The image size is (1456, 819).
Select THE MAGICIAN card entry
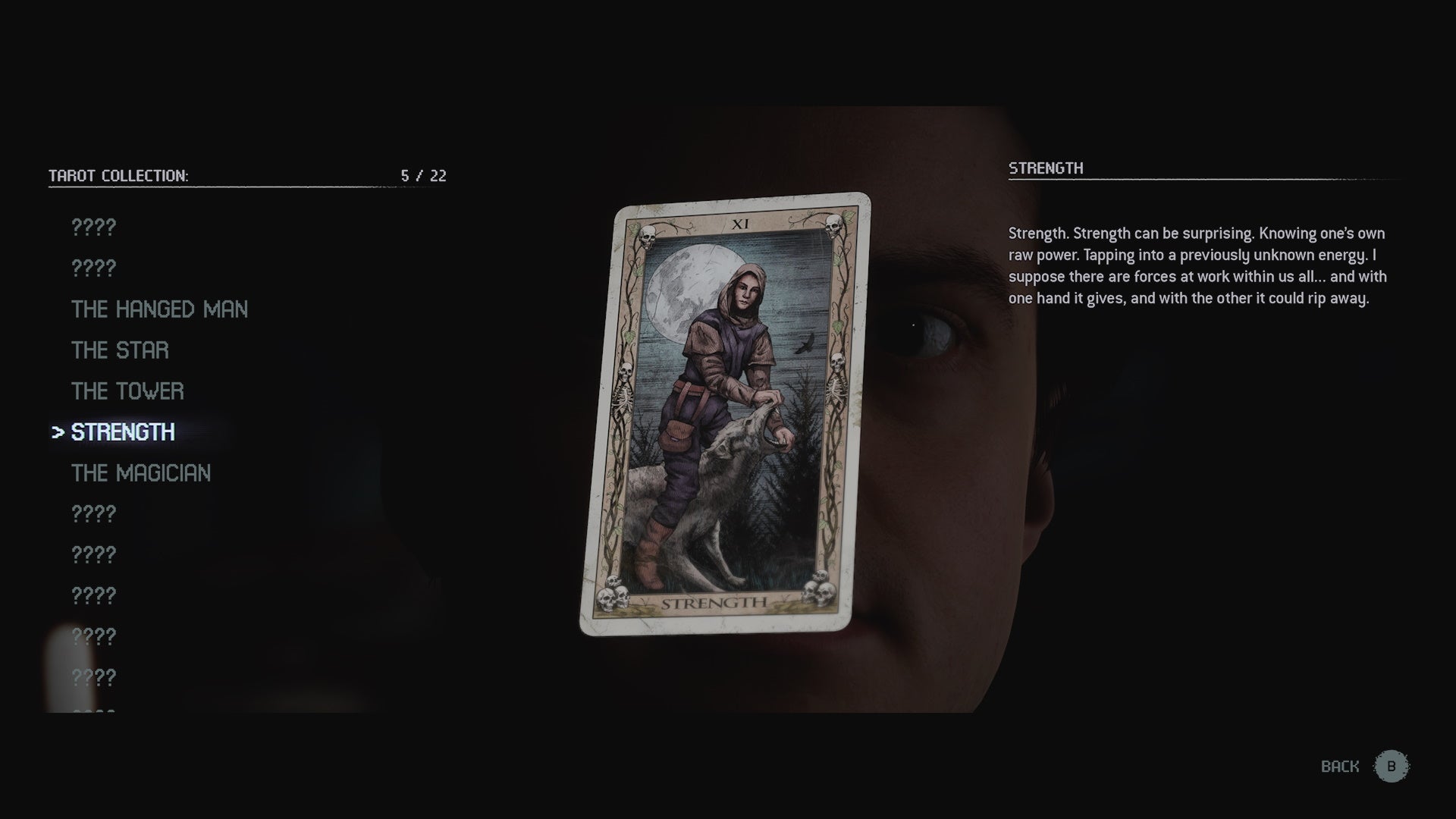[140, 473]
